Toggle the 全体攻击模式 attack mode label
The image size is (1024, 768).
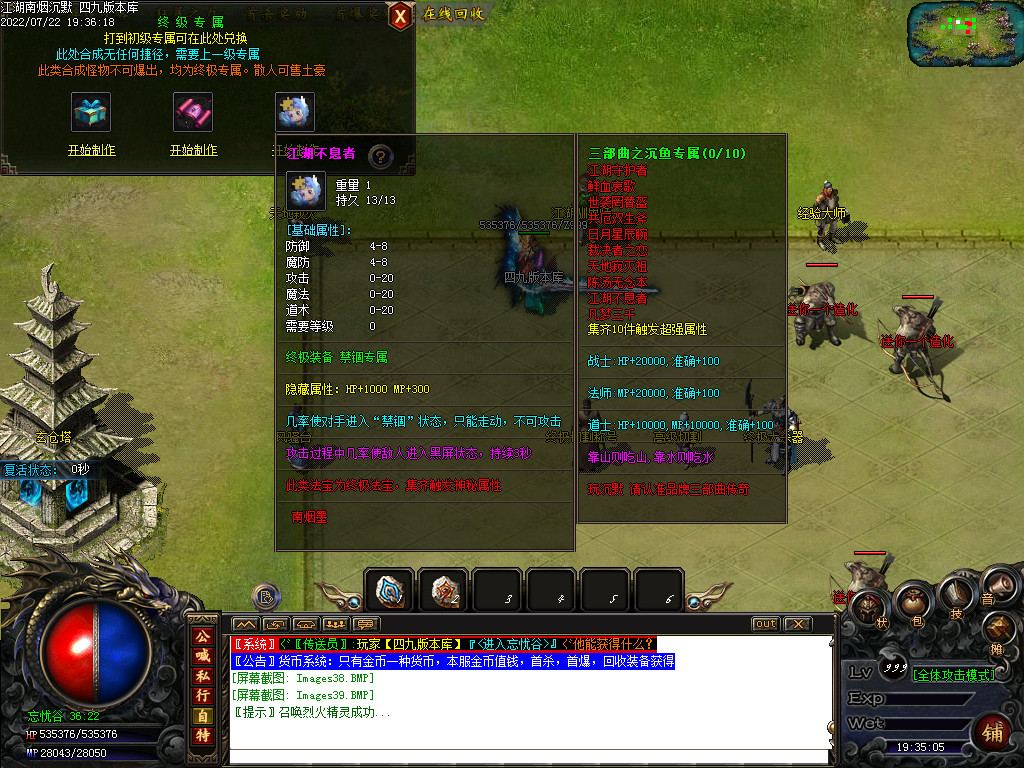click(953, 675)
